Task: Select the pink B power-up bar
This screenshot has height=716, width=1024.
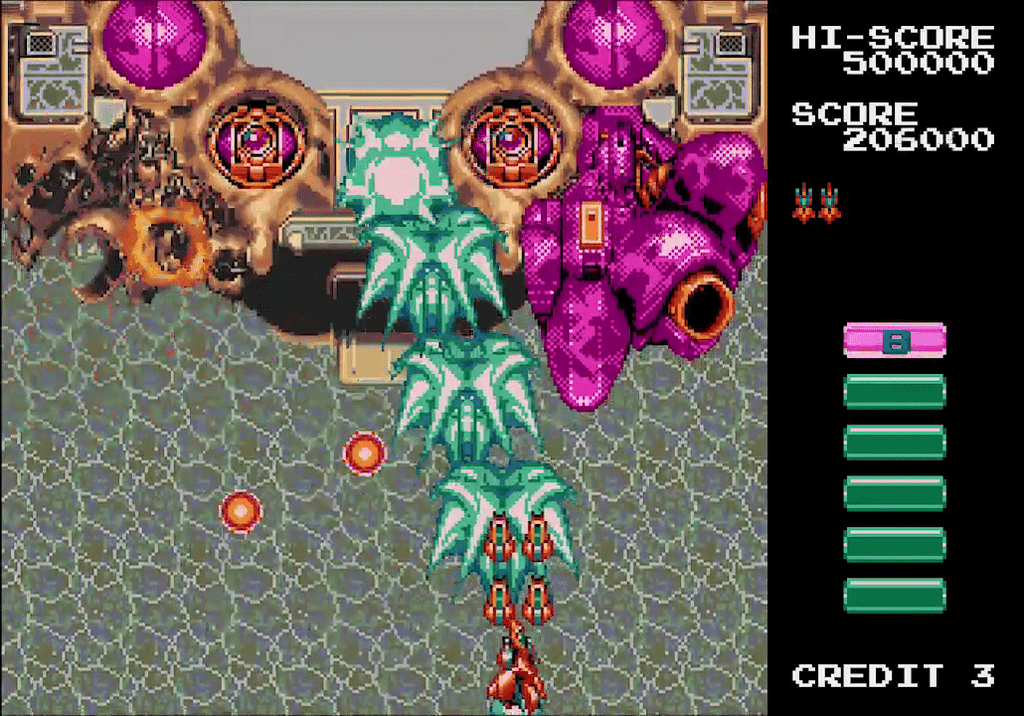Action: coord(894,341)
